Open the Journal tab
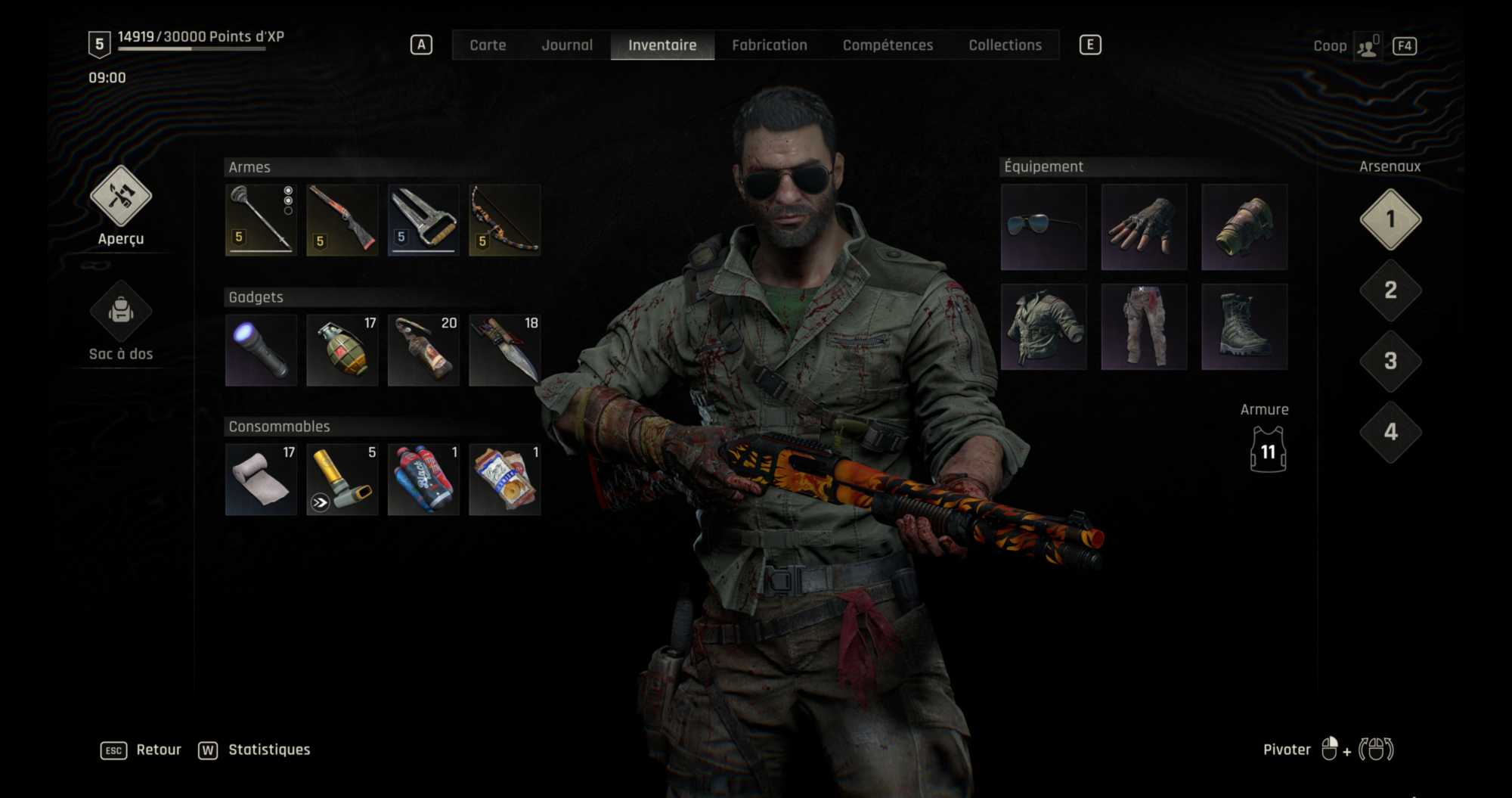 [567, 45]
